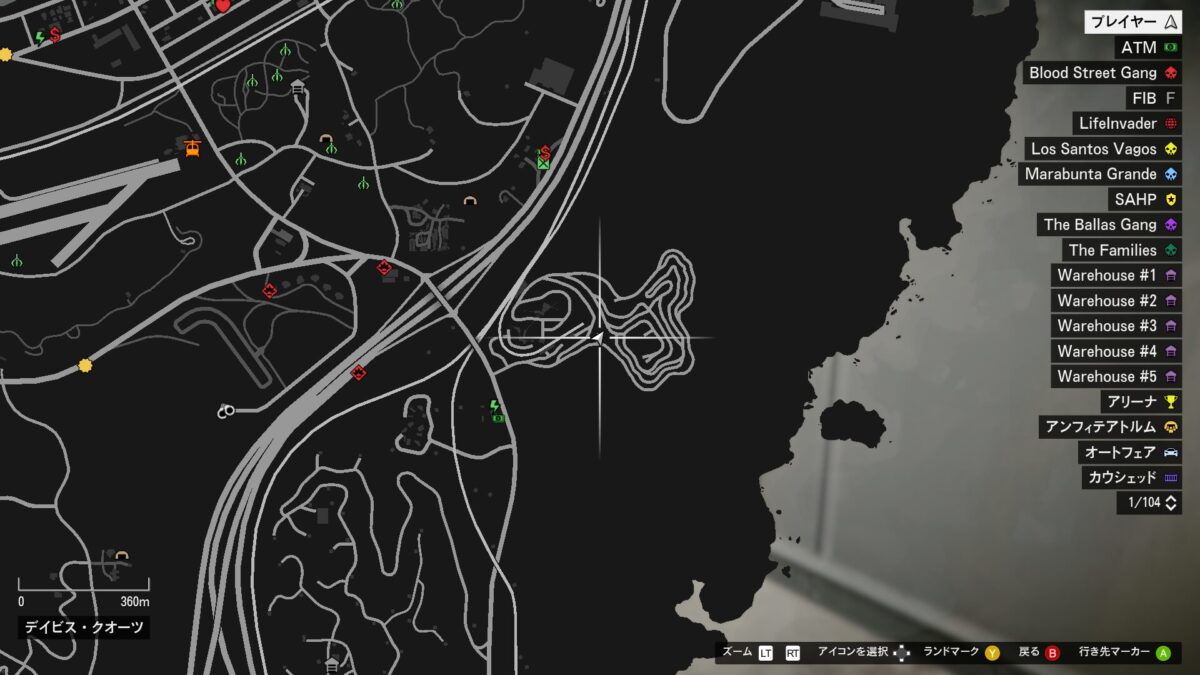Pick the FIB legend entry
Image resolution: width=1200 pixels, height=675 pixels.
[1153, 98]
